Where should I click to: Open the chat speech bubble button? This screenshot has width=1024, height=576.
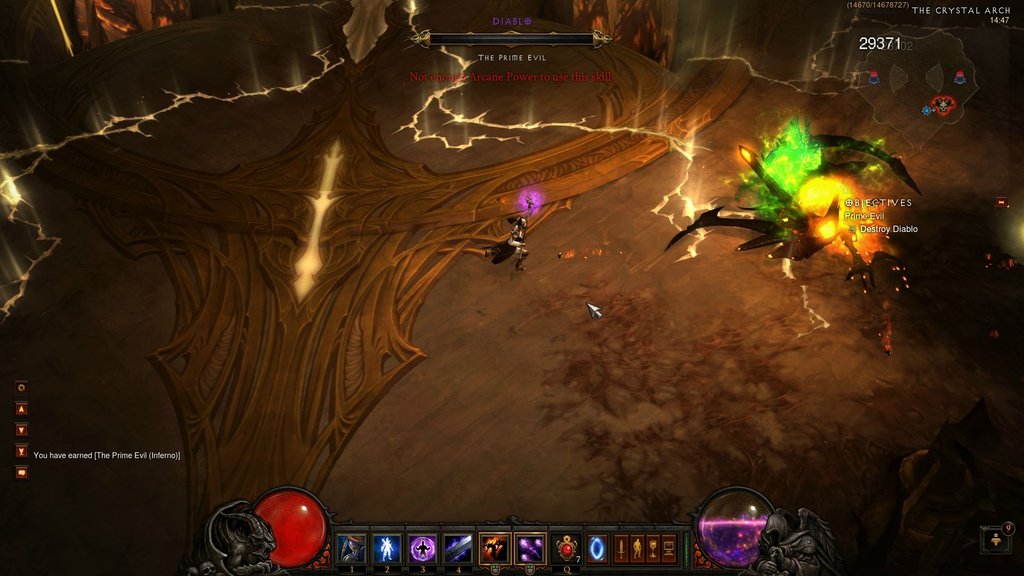(21, 472)
